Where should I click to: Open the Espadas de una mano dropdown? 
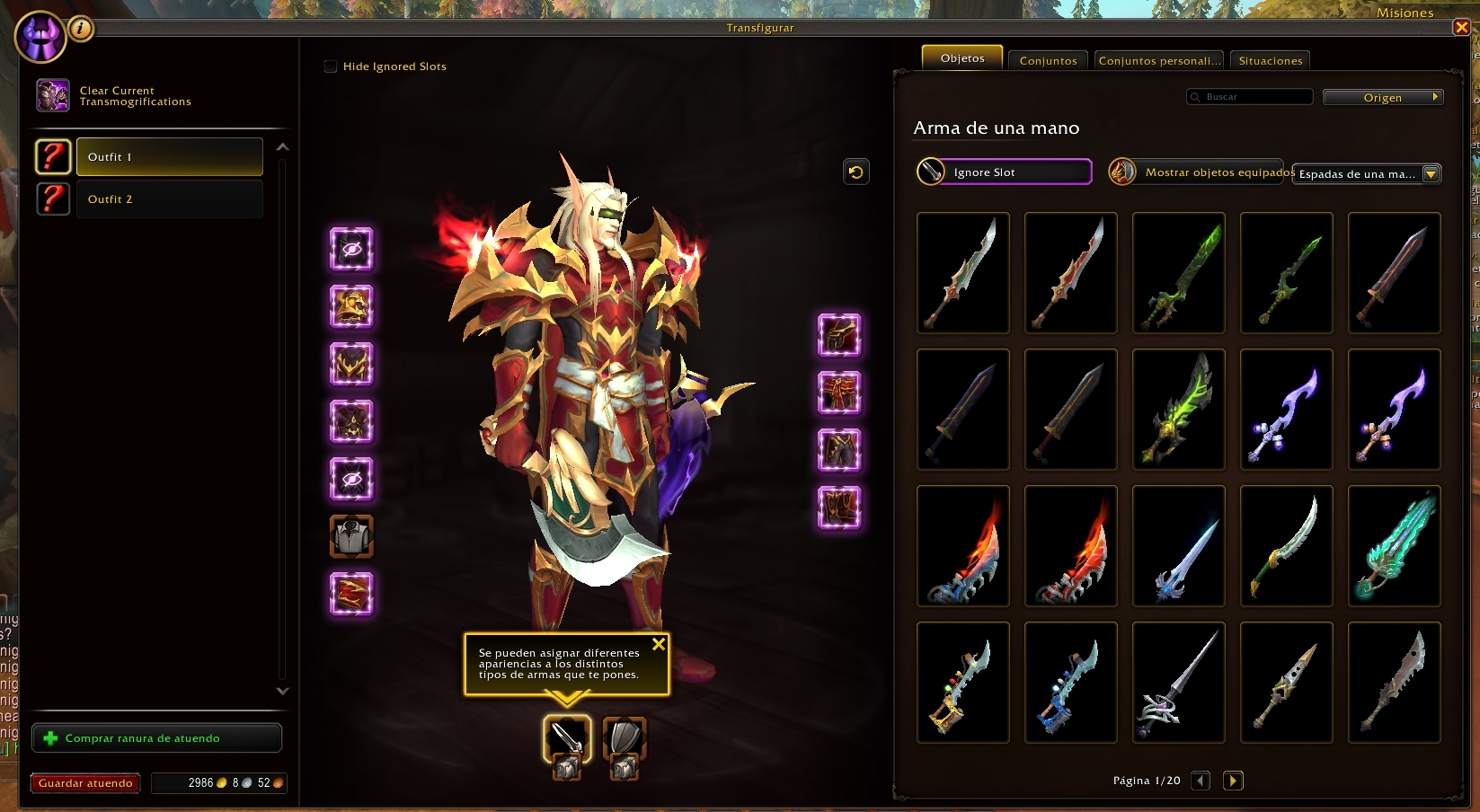(1366, 174)
